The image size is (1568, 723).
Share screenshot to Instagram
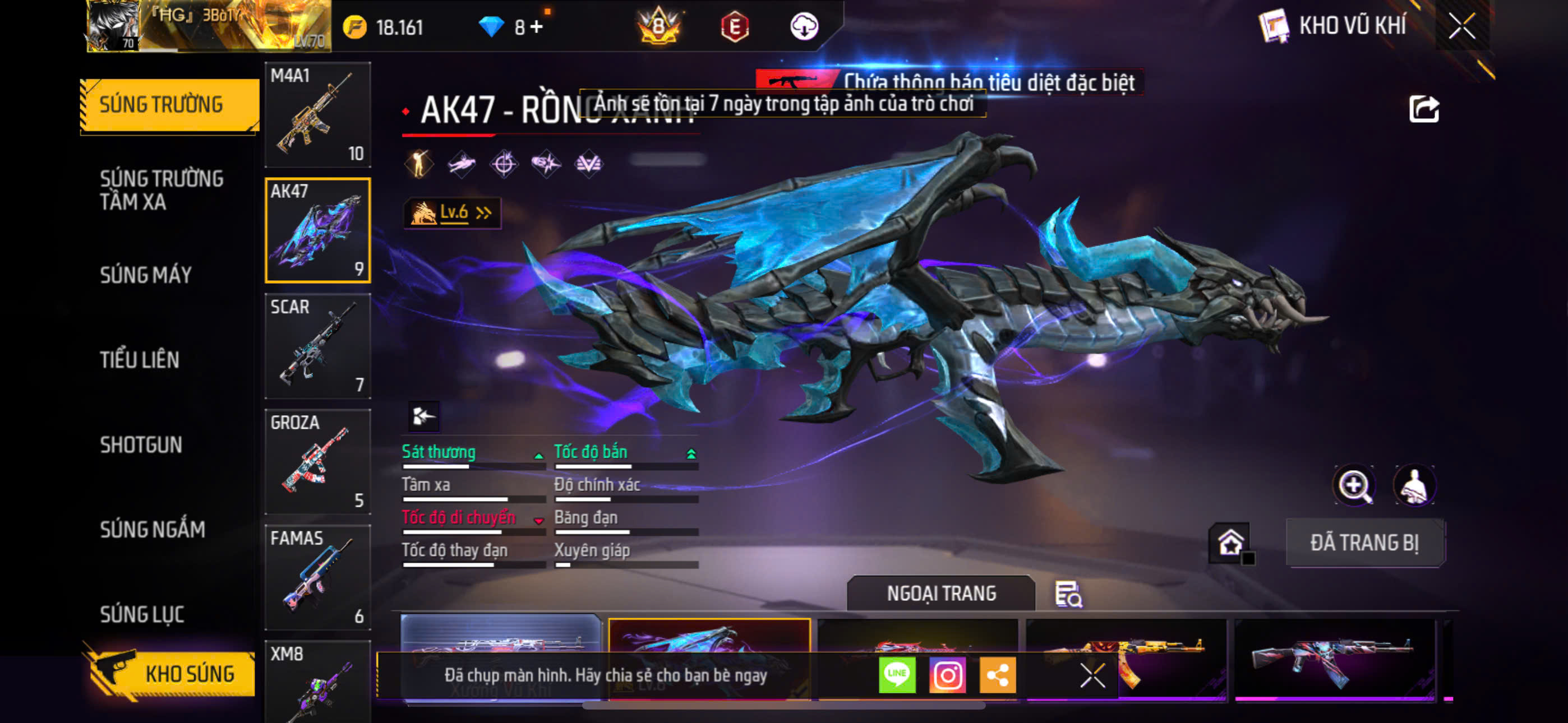coord(947,675)
